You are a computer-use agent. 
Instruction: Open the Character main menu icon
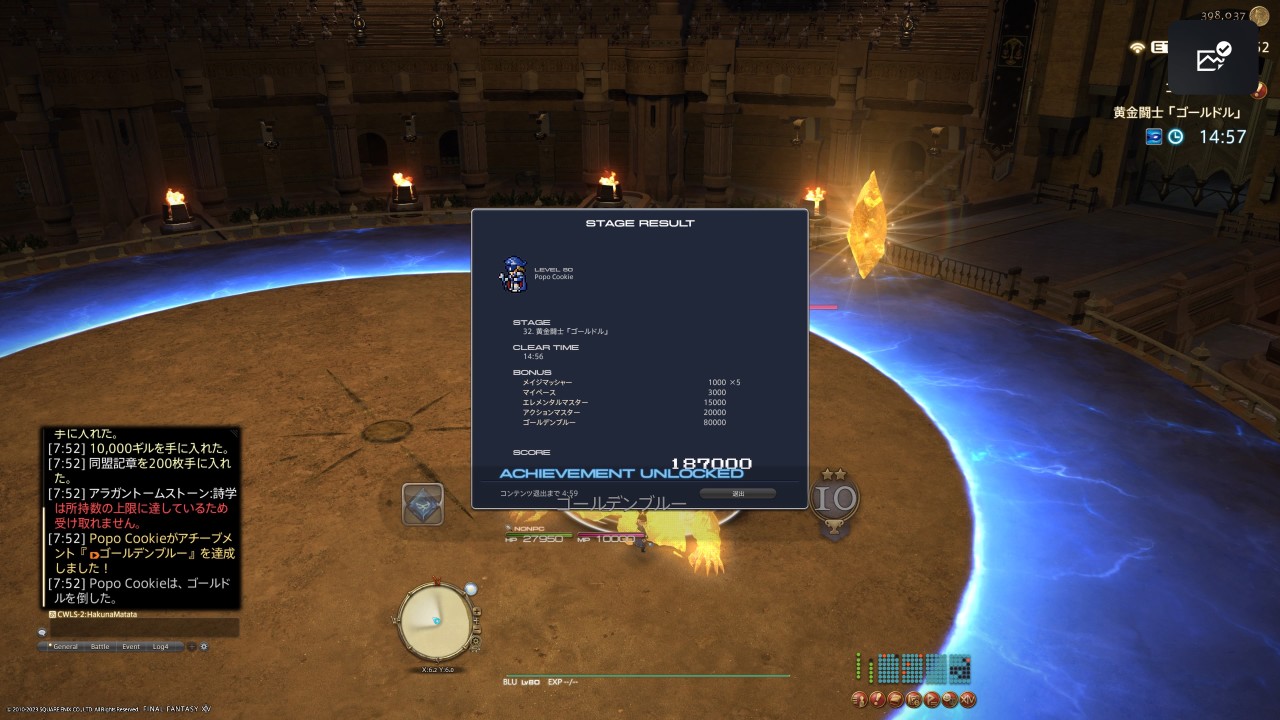(x=859, y=699)
